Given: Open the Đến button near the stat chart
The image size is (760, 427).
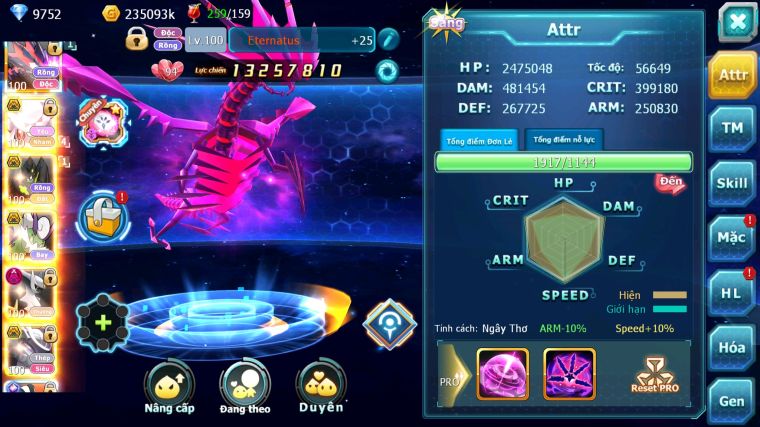Looking at the screenshot, I should click(x=669, y=182).
